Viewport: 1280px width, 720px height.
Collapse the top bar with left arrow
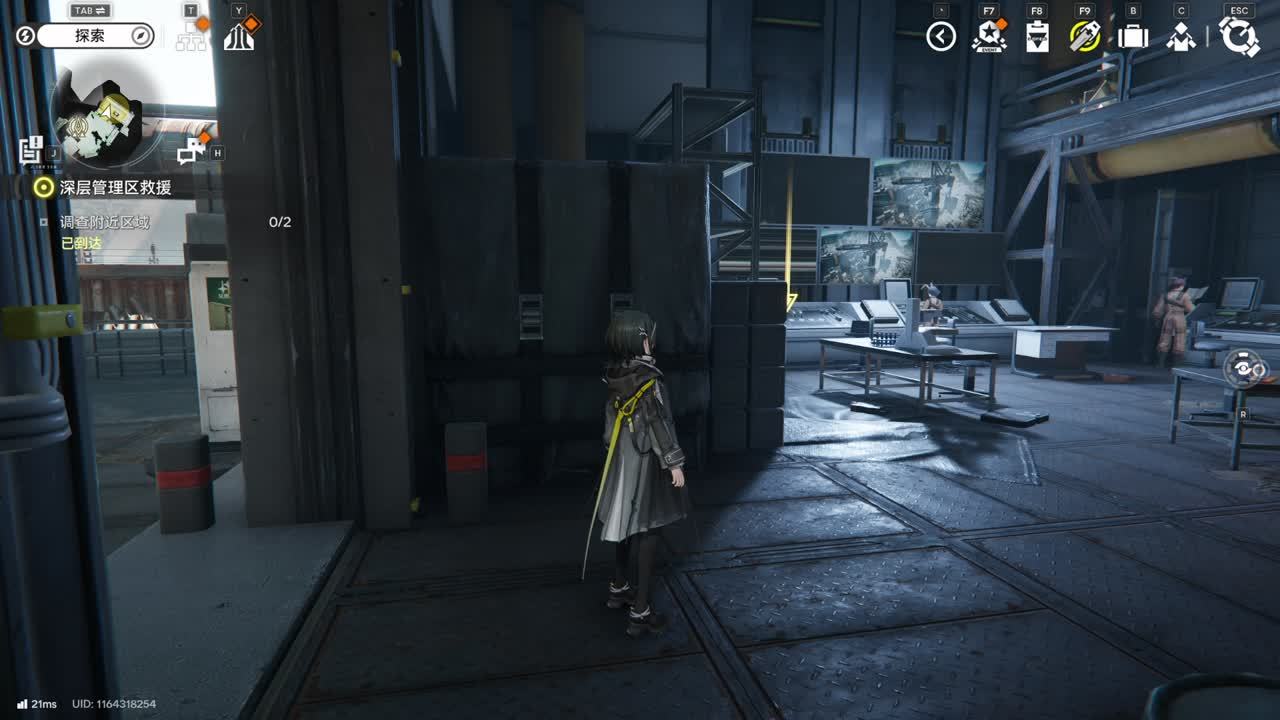coord(941,37)
